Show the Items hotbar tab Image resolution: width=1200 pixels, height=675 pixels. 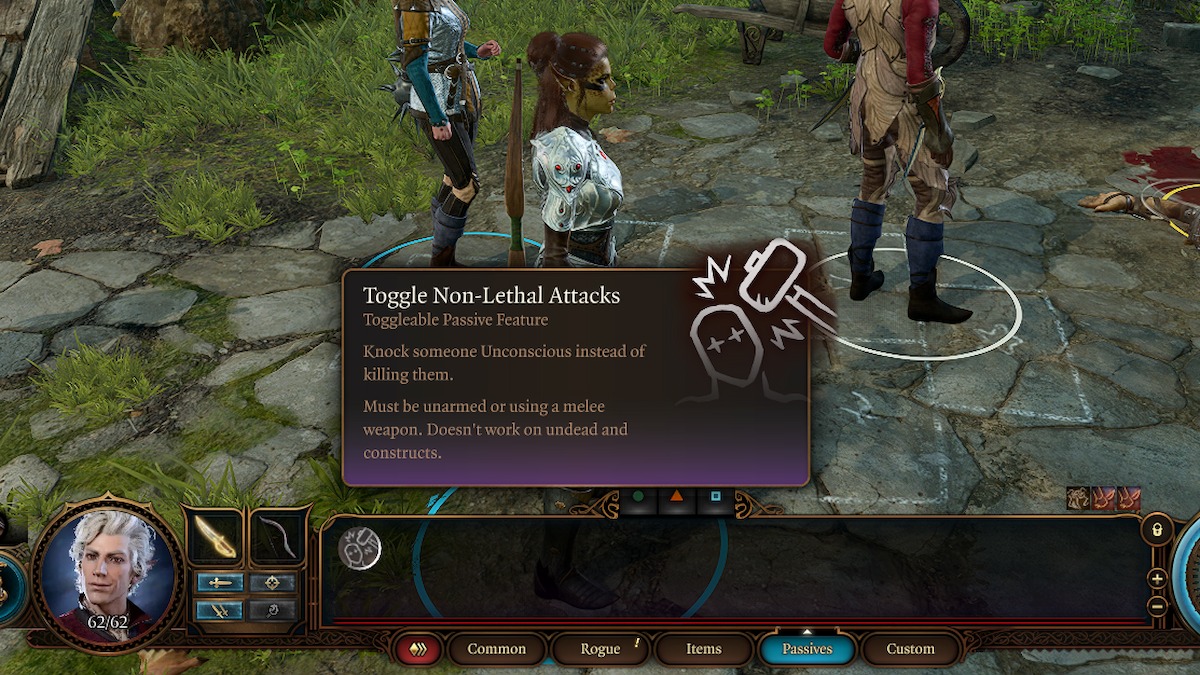tap(703, 649)
